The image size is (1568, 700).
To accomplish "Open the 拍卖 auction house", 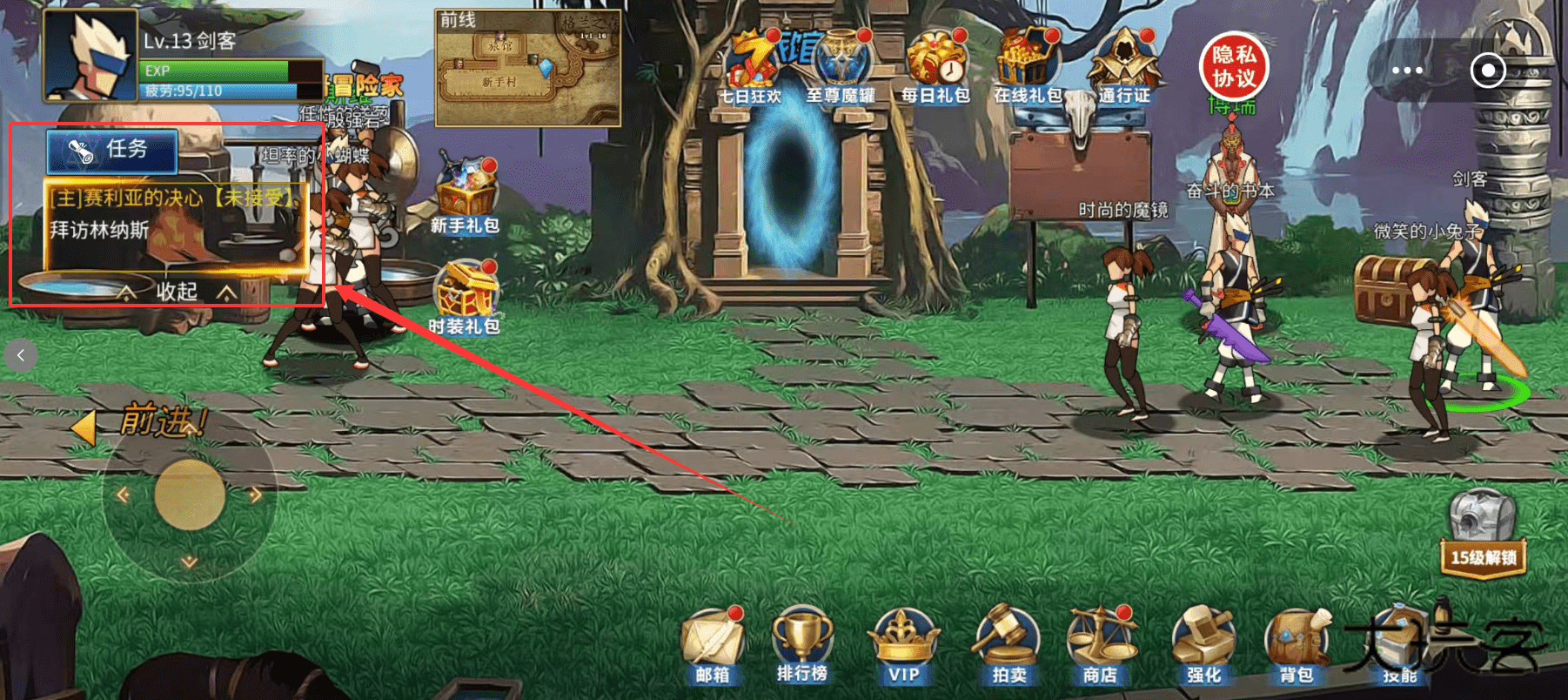I will (1009, 645).
